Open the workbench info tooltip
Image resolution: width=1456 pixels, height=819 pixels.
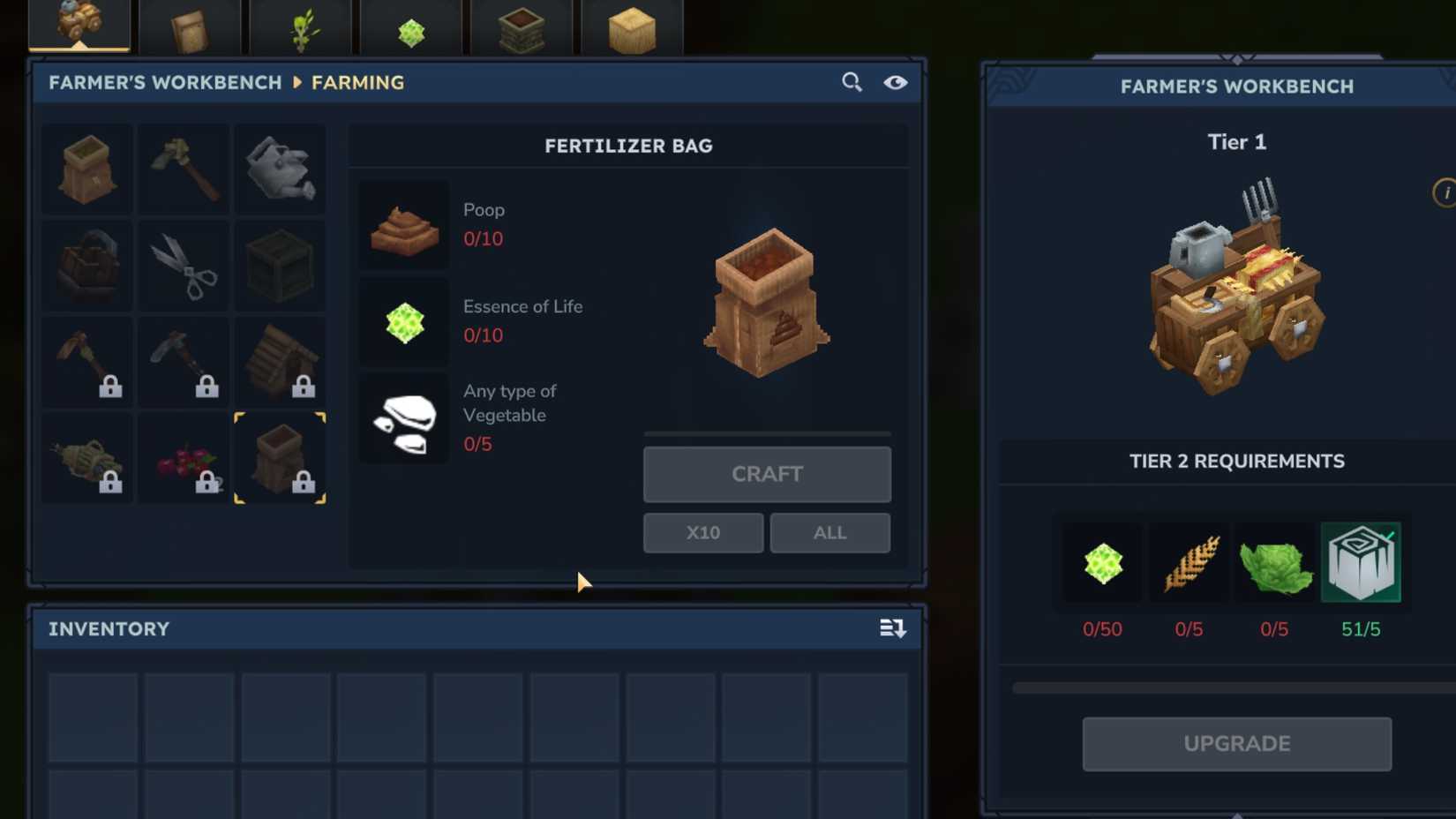point(1446,191)
